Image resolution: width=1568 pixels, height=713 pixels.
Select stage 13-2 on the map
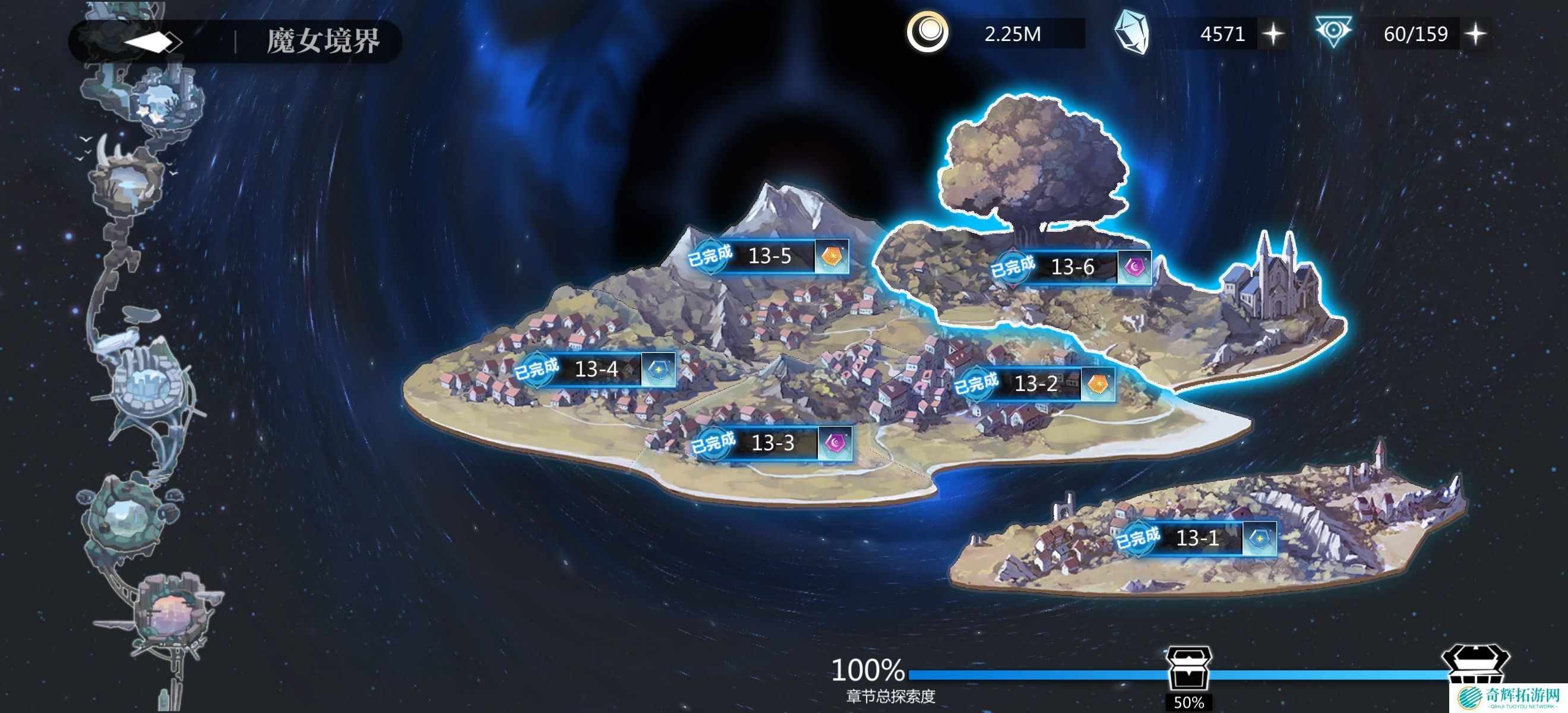(x=1036, y=384)
